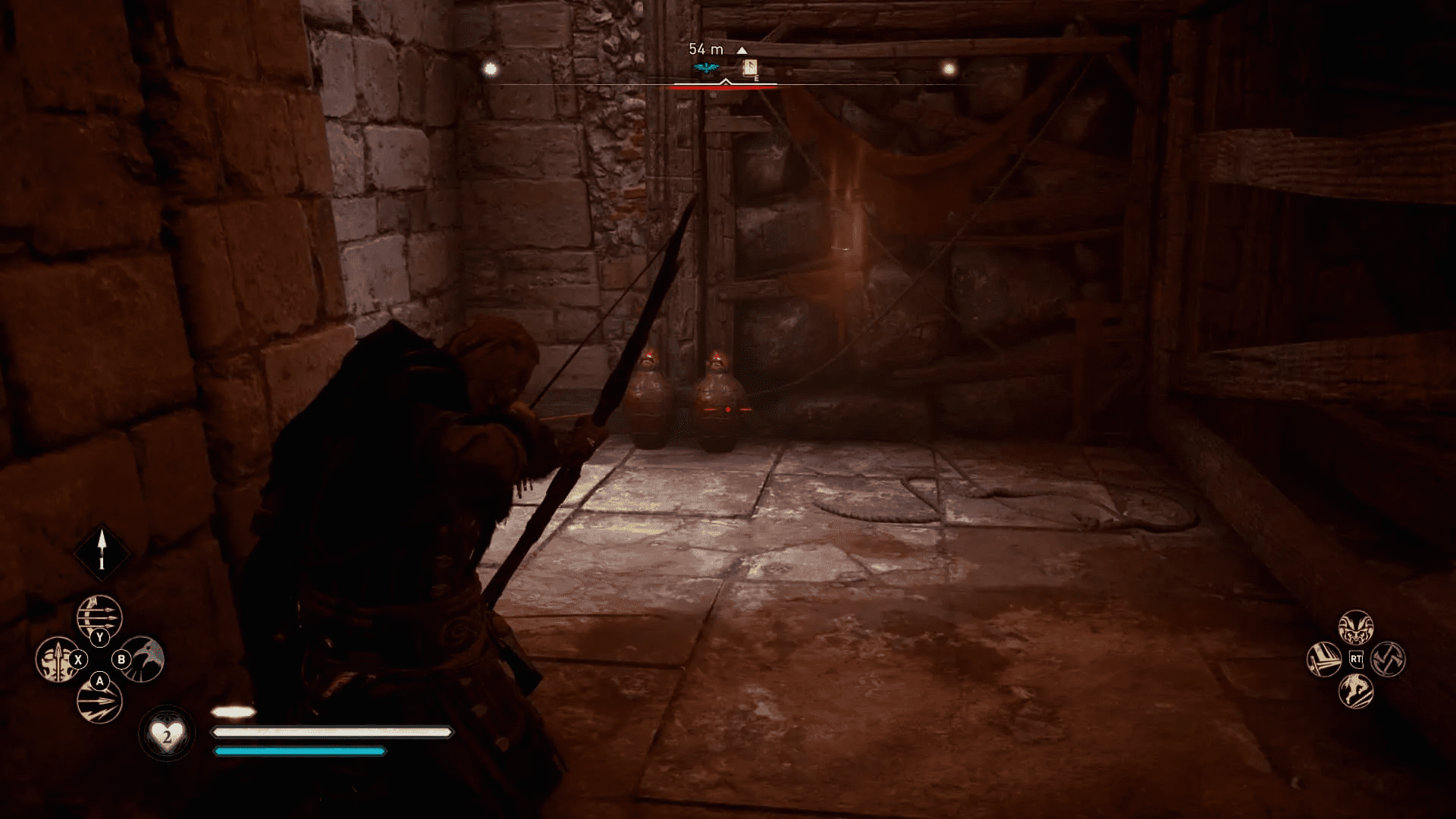Open the weapon wheel hub between the four slots
Image resolution: width=1456 pixels, height=819 pixels.
(99, 658)
